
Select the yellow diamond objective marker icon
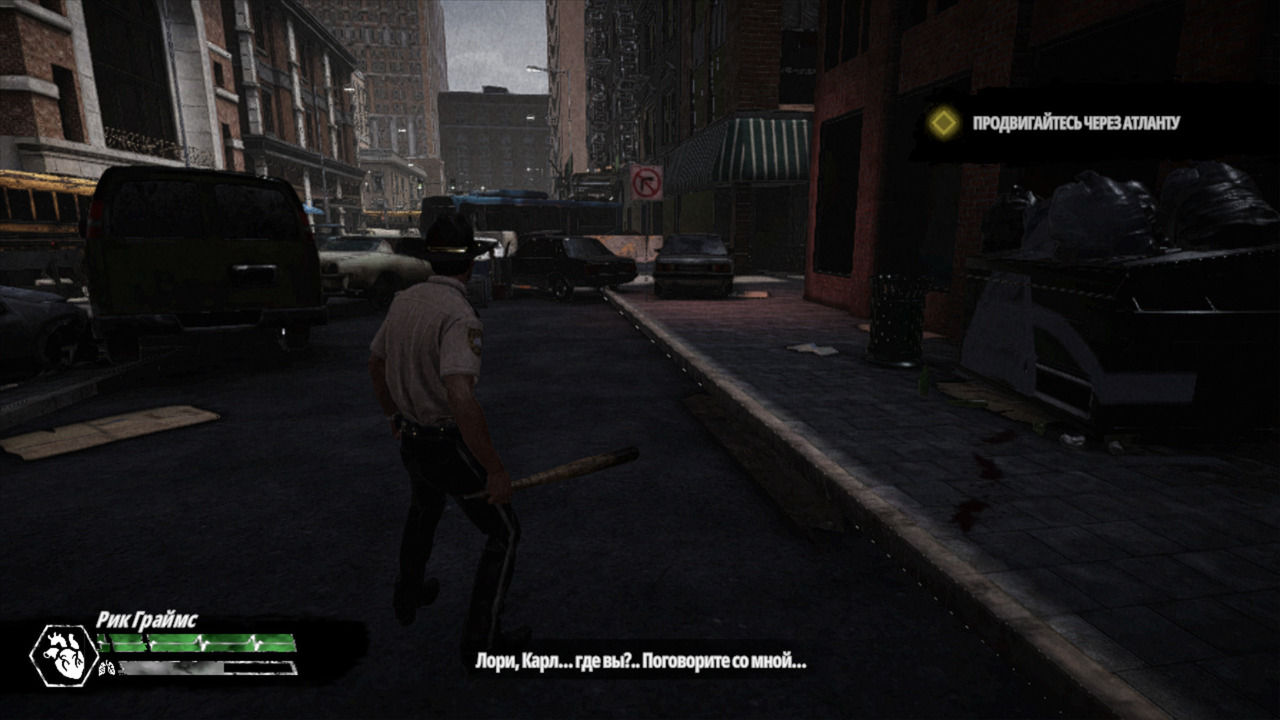tap(942, 123)
